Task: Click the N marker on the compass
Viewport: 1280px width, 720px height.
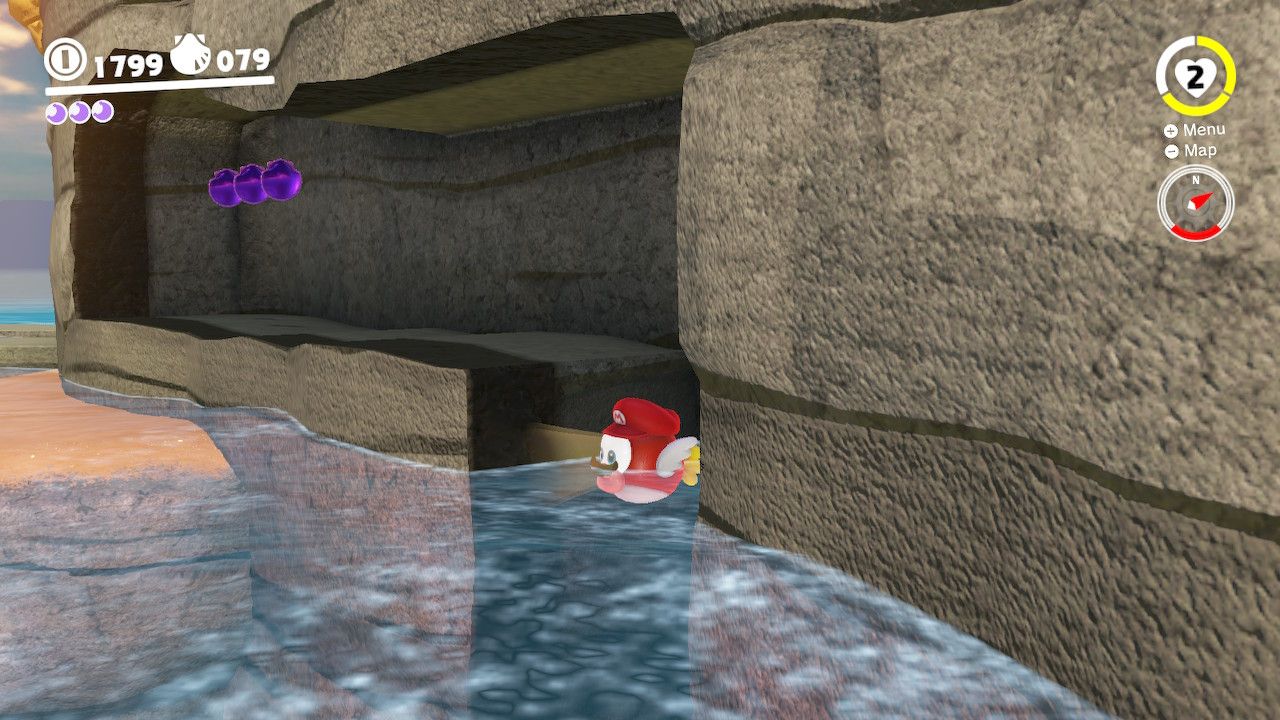Action: point(1197,182)
